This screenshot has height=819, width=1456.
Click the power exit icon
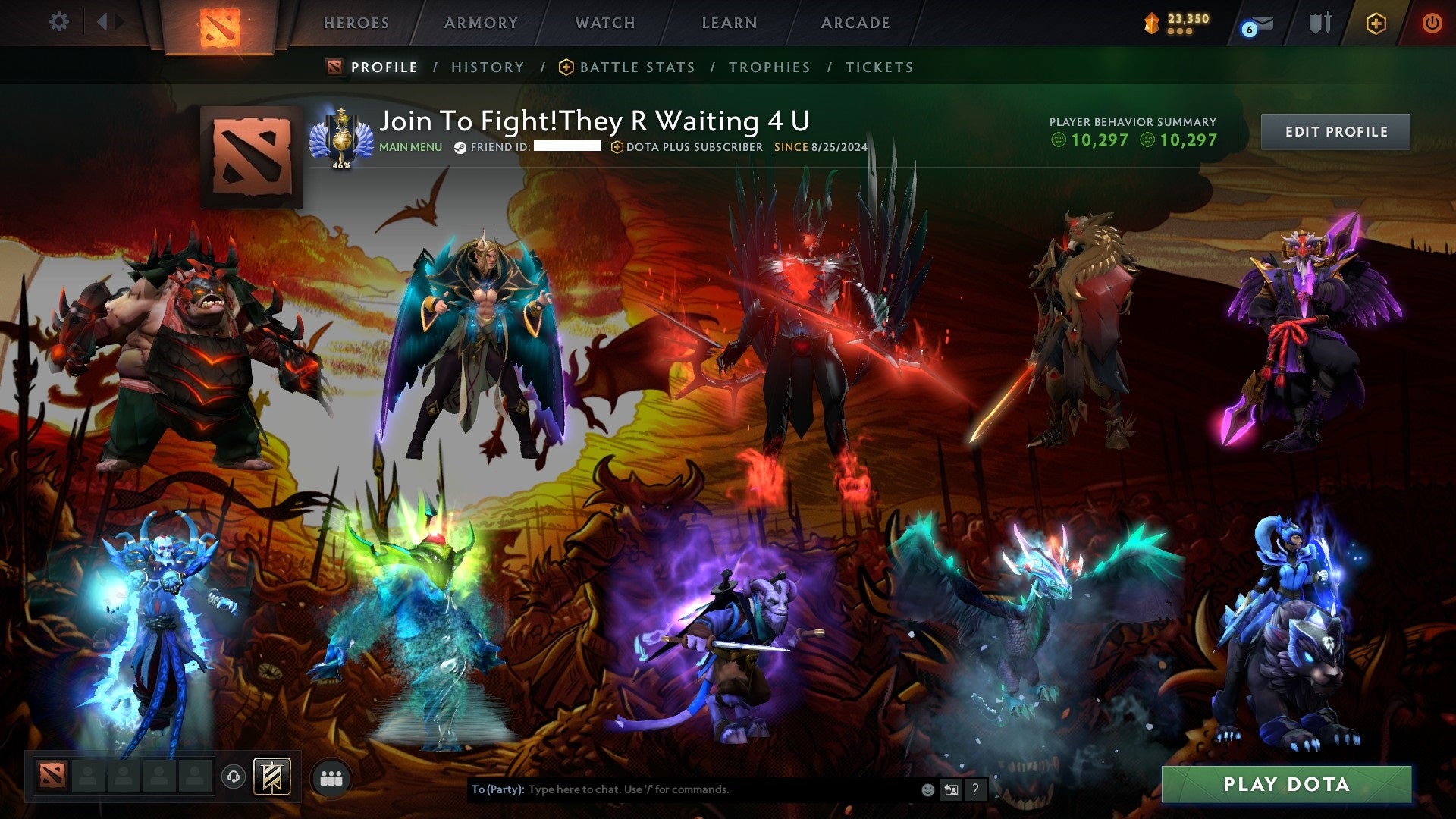tap(1432, 22)
